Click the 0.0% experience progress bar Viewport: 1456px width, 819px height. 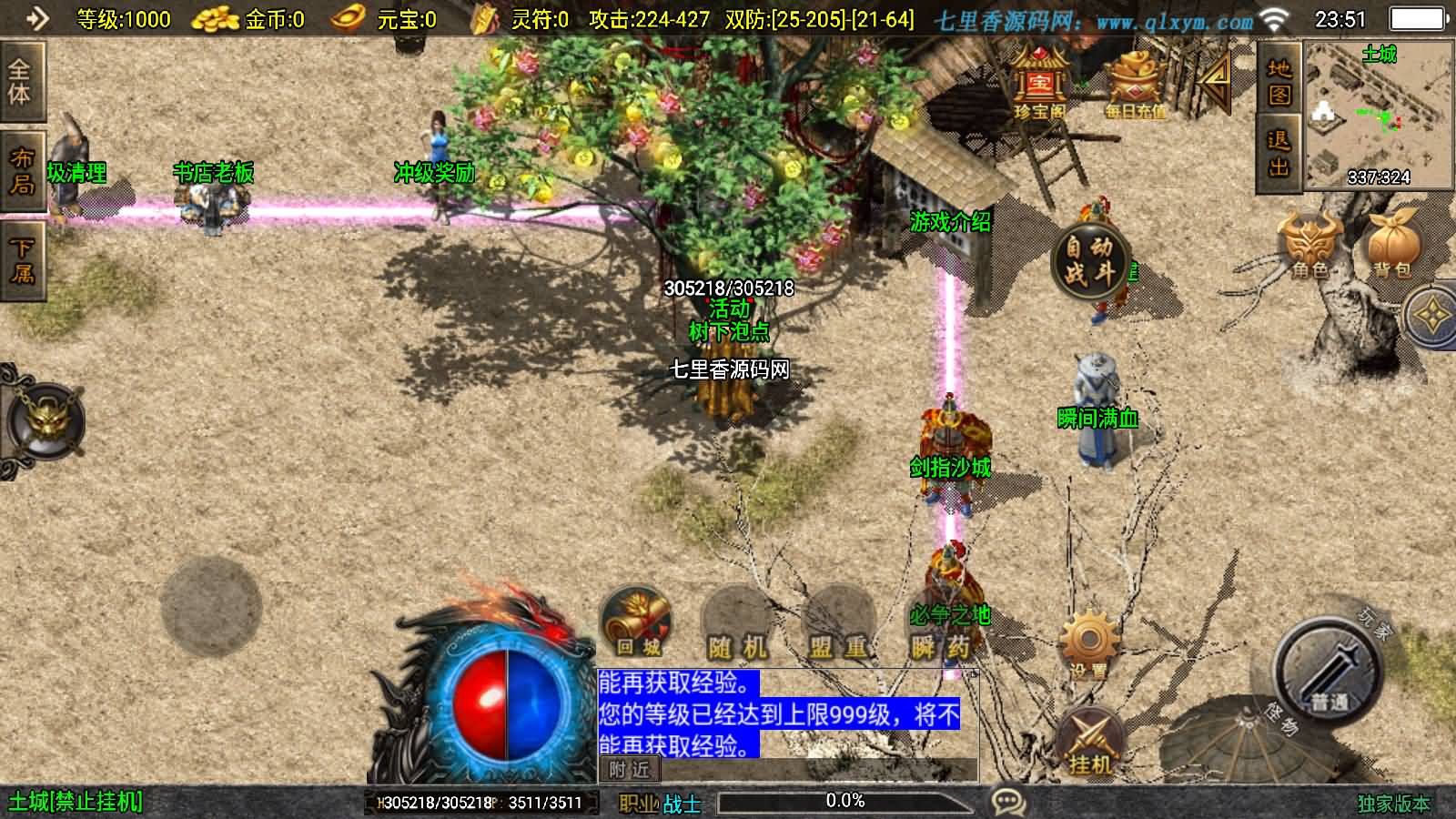click(846, 802)
